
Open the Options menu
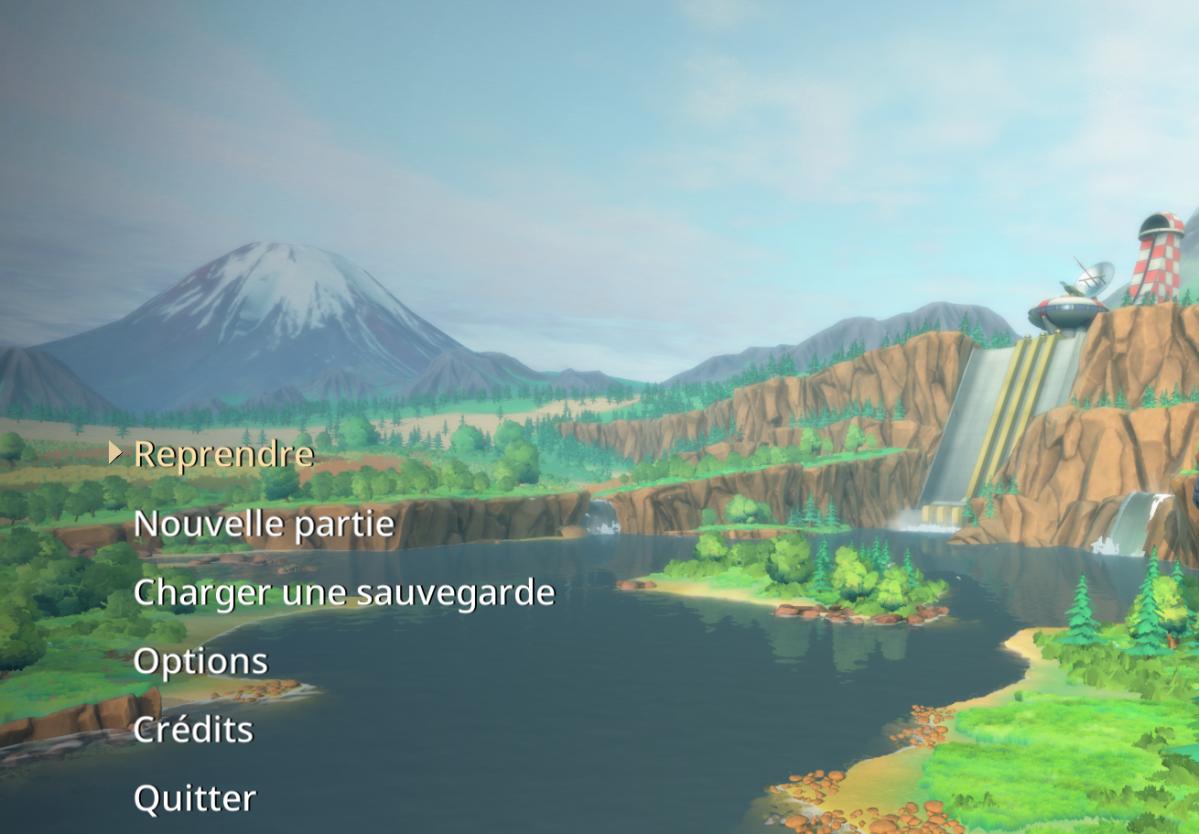[200, 661]
